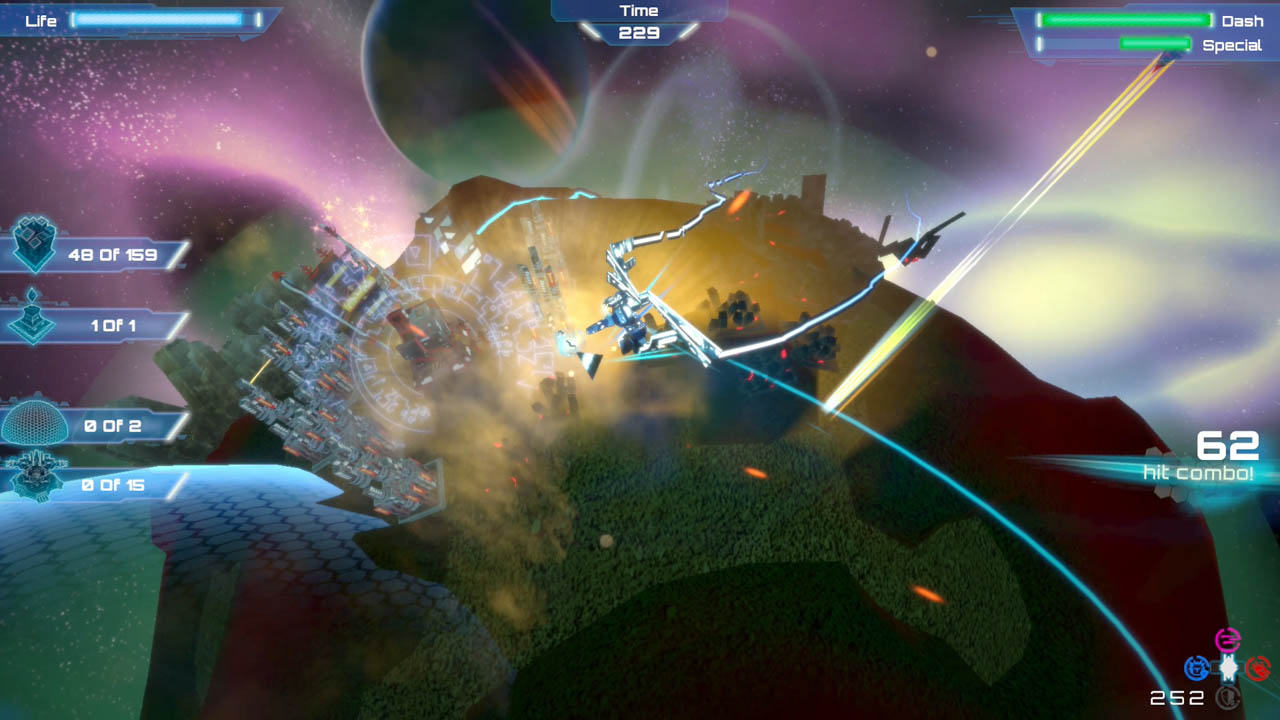Click the 252 score counter at bottom right

pos(1178,695)
